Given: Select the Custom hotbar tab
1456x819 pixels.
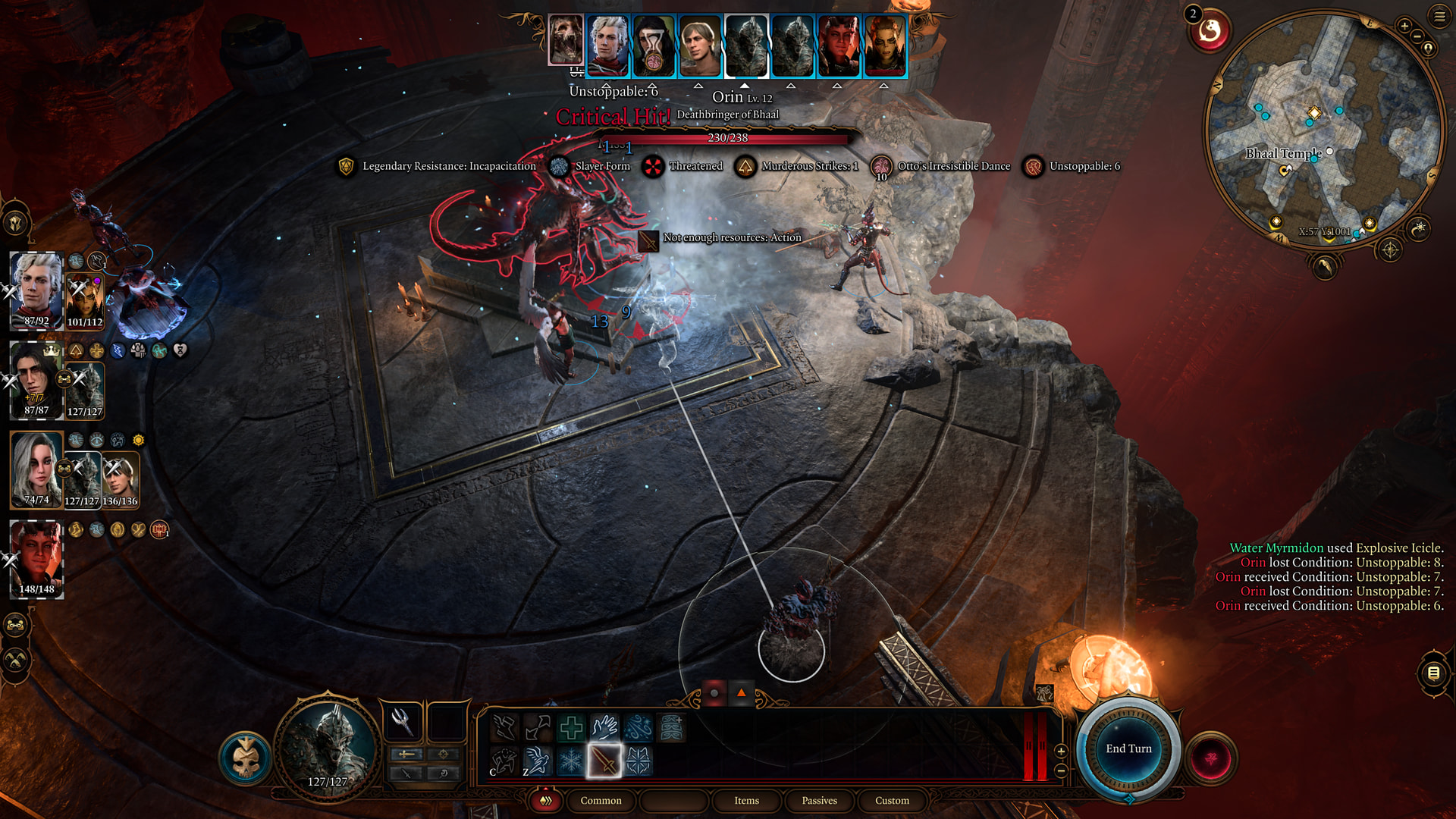Looking at the screenshot, I should pyautogui.click(x=892, y=801).
